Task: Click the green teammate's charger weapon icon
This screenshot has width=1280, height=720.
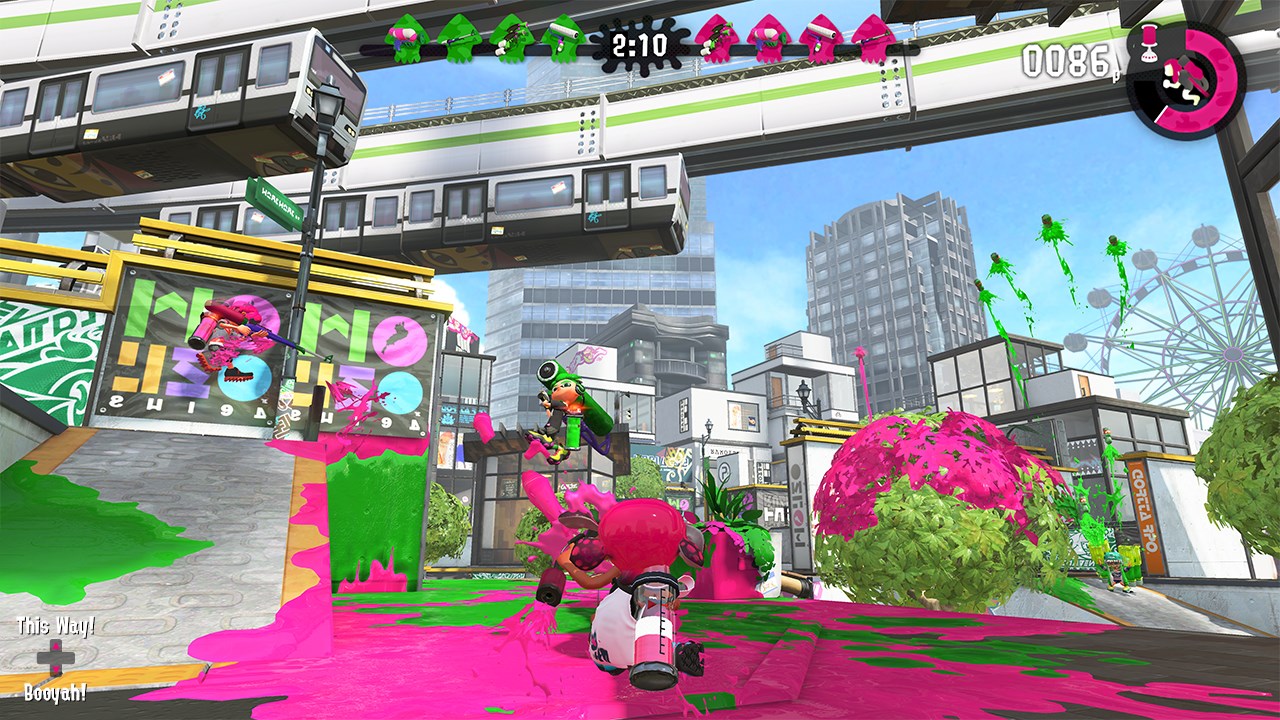Action: coord(461,40)
